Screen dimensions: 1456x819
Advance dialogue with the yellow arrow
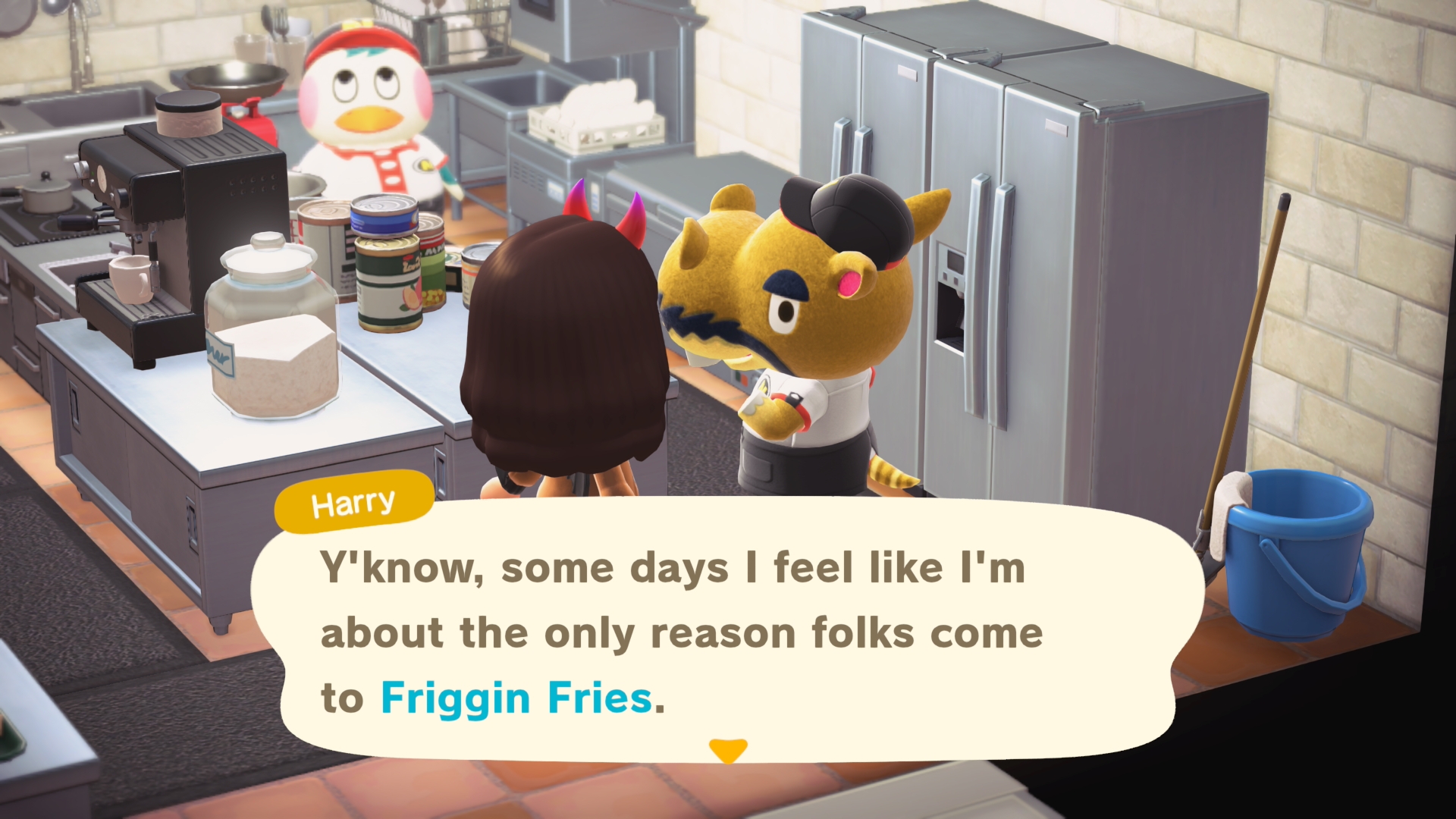click(728, 750)
